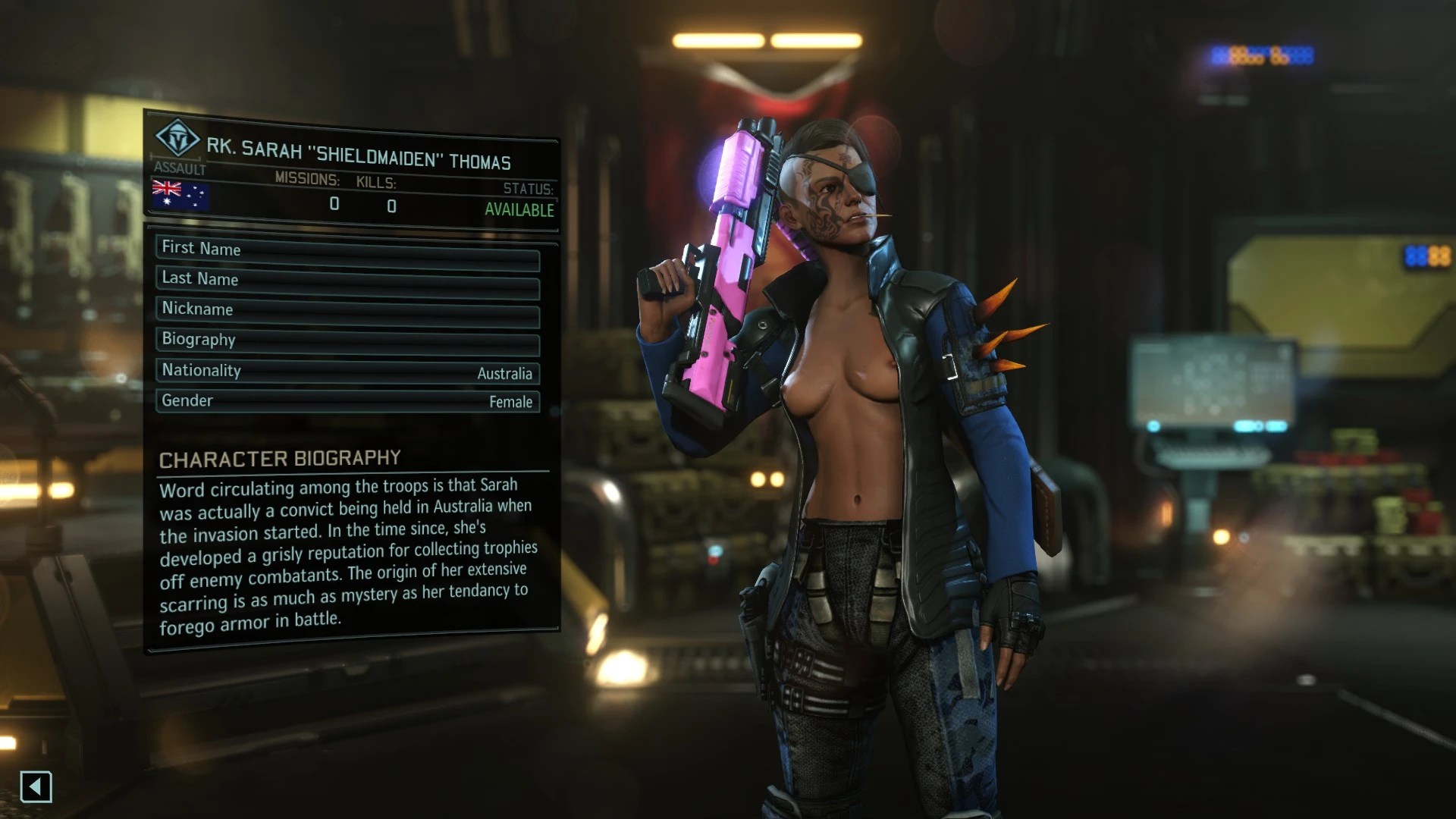Go back with the arrow button

36,786
